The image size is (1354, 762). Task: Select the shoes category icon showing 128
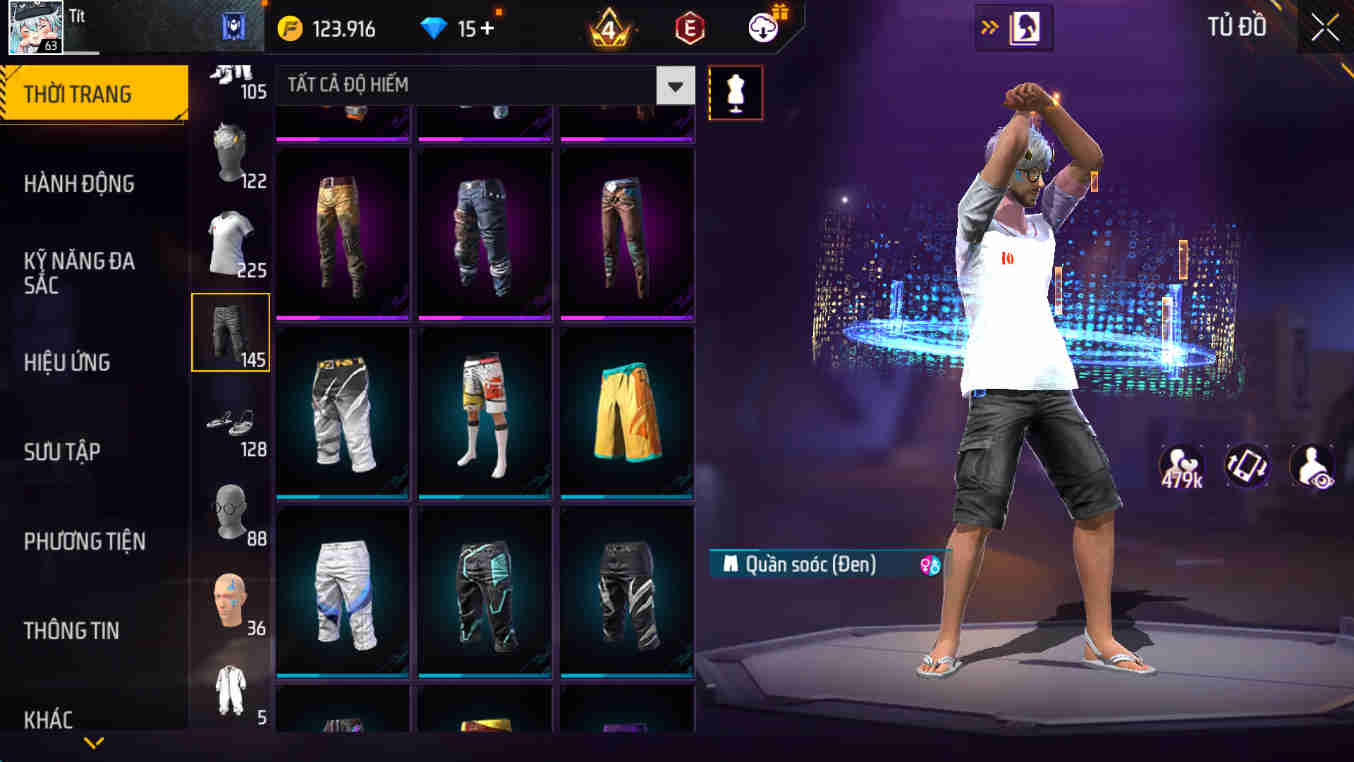[230, 425]
